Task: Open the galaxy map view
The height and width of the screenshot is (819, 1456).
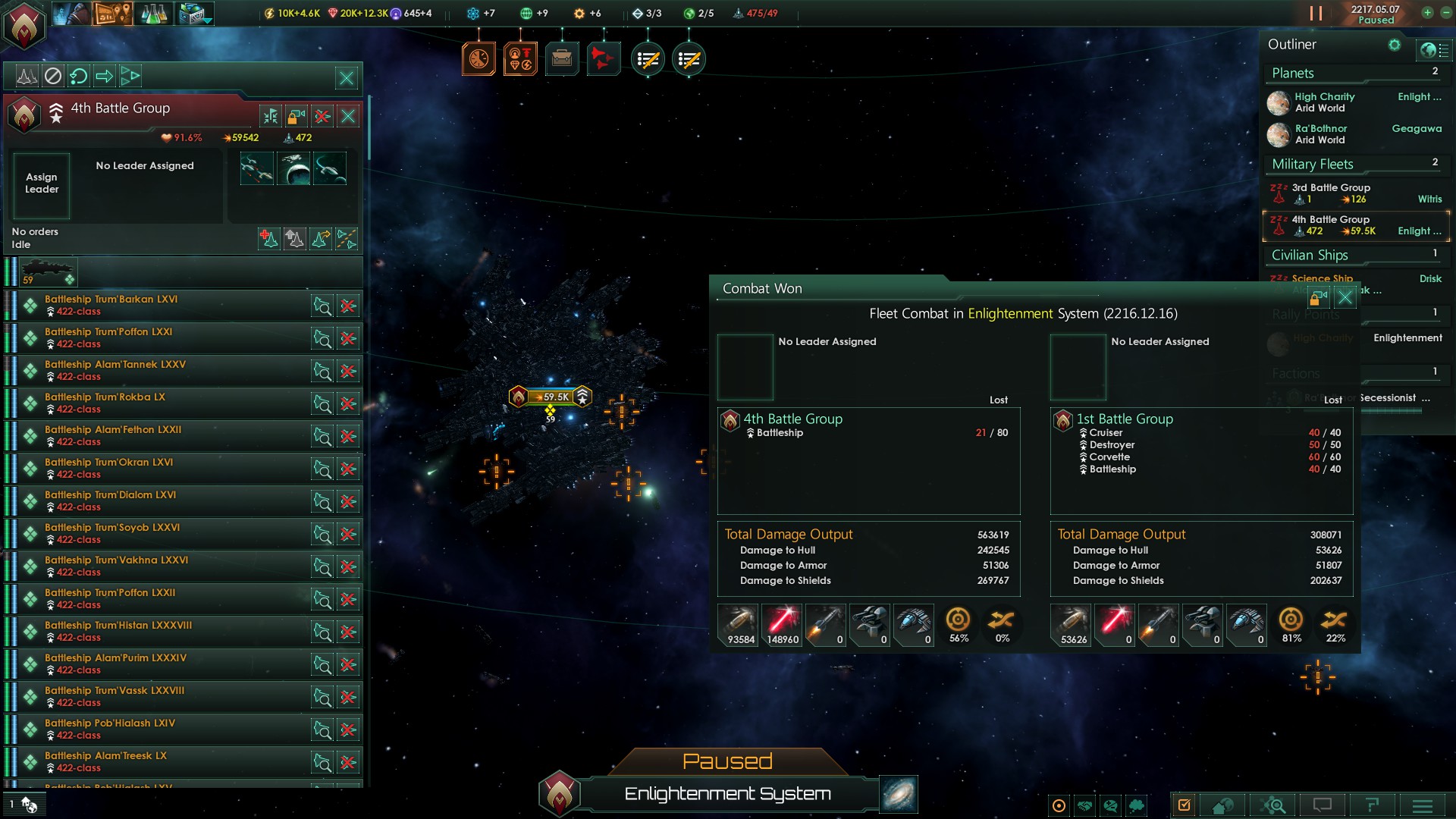Action: click(899, 794)
